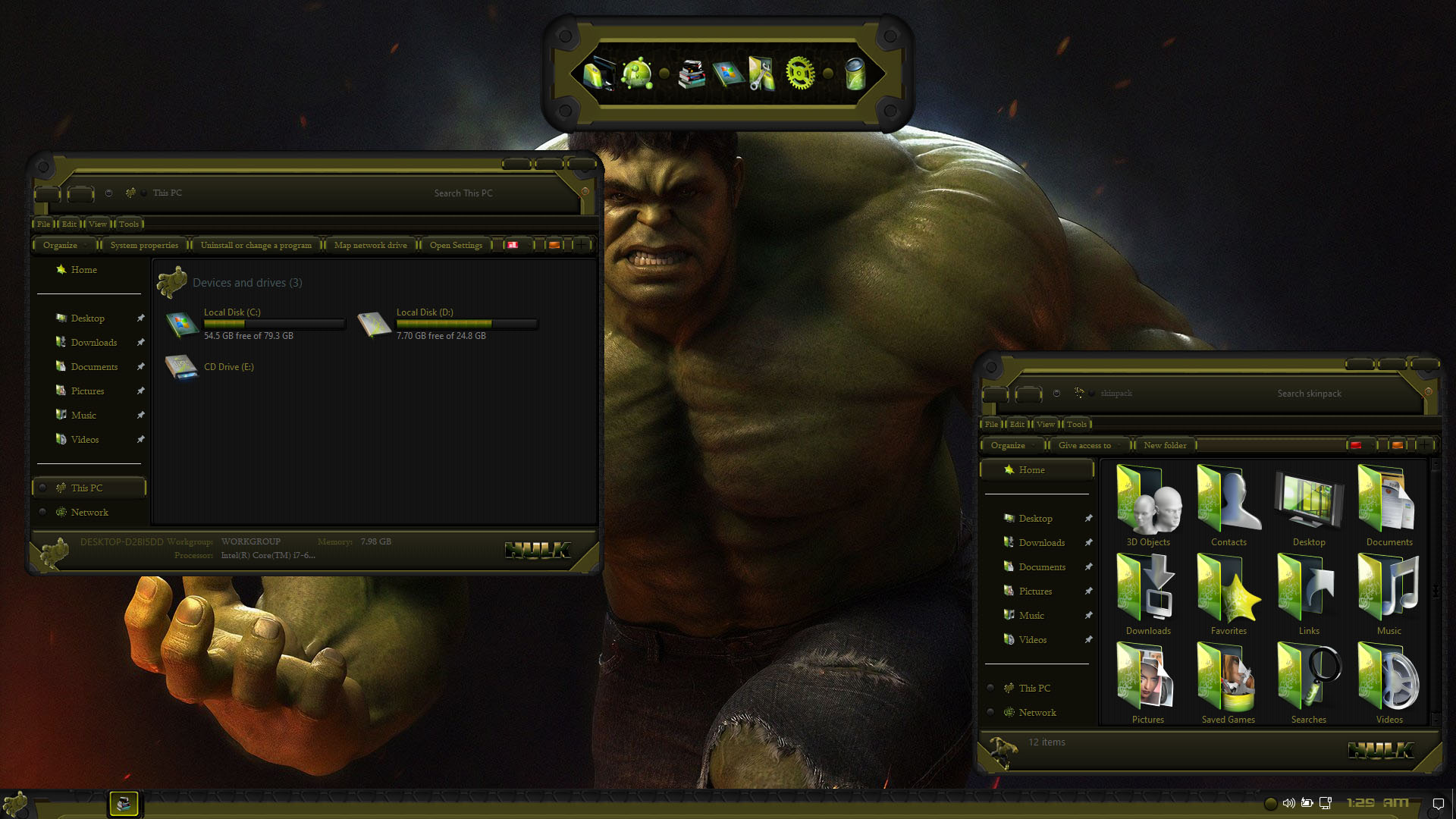Open the Links folder
1456x819 pixels.
[1309, 593]
